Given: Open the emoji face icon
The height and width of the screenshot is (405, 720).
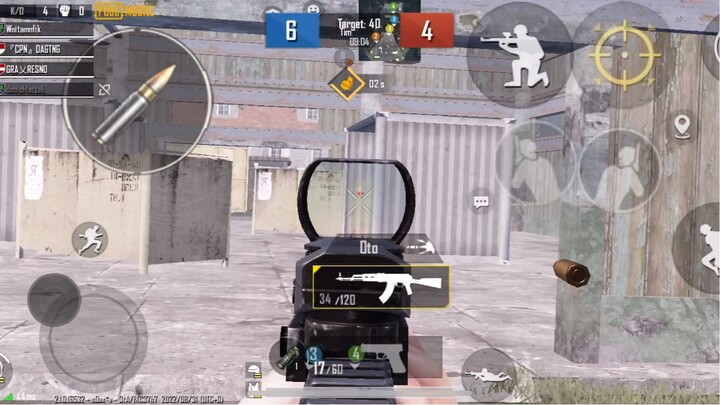Looking at the screenshot, I should [313, 9].
